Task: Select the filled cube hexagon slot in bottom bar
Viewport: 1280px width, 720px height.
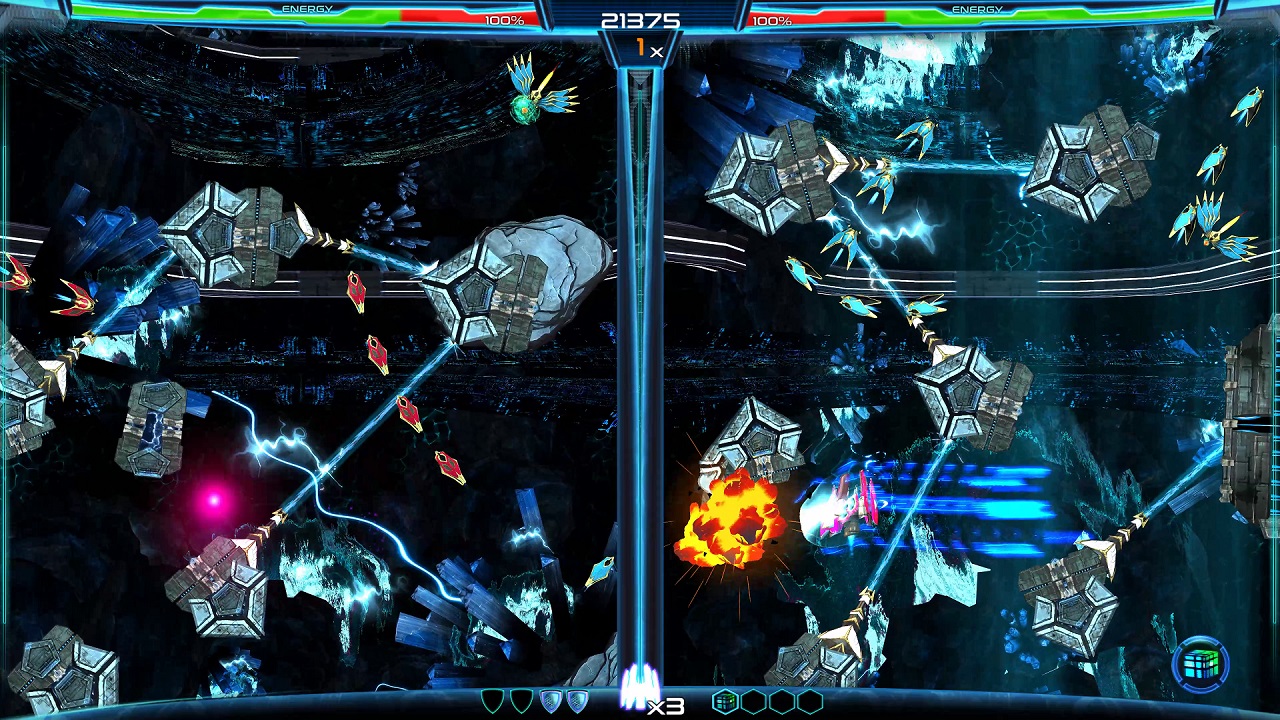Action: click(724, 700)
